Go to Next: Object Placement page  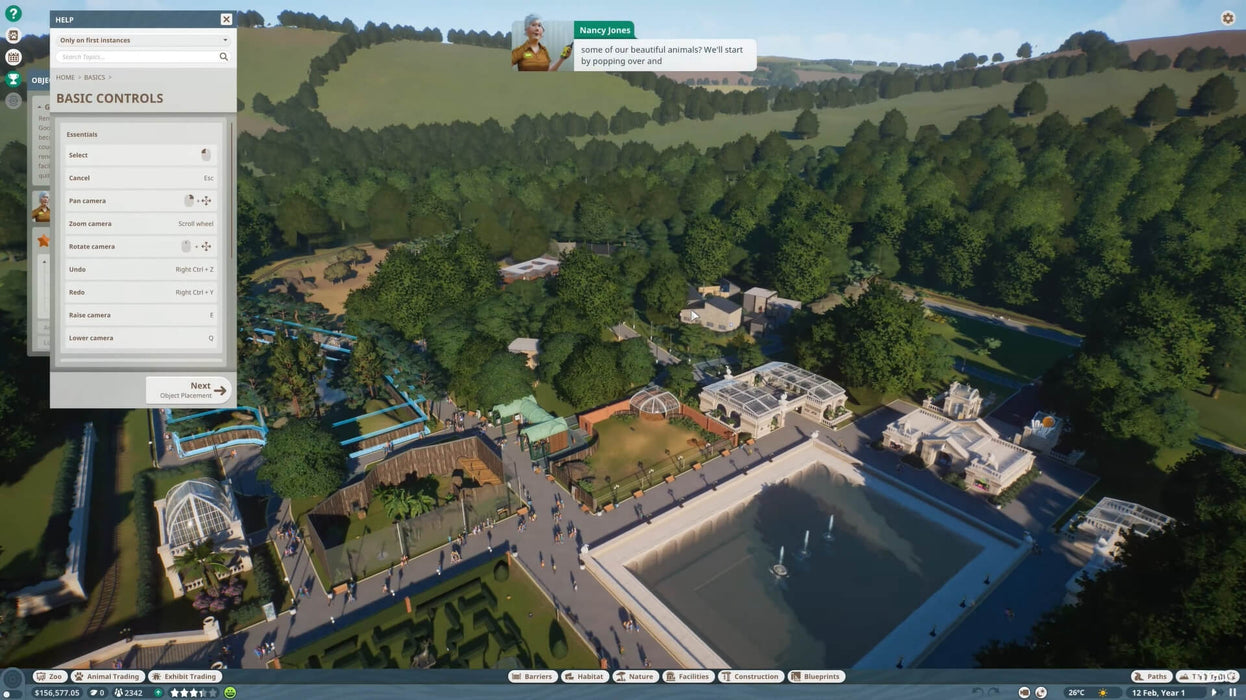[189, 390]
